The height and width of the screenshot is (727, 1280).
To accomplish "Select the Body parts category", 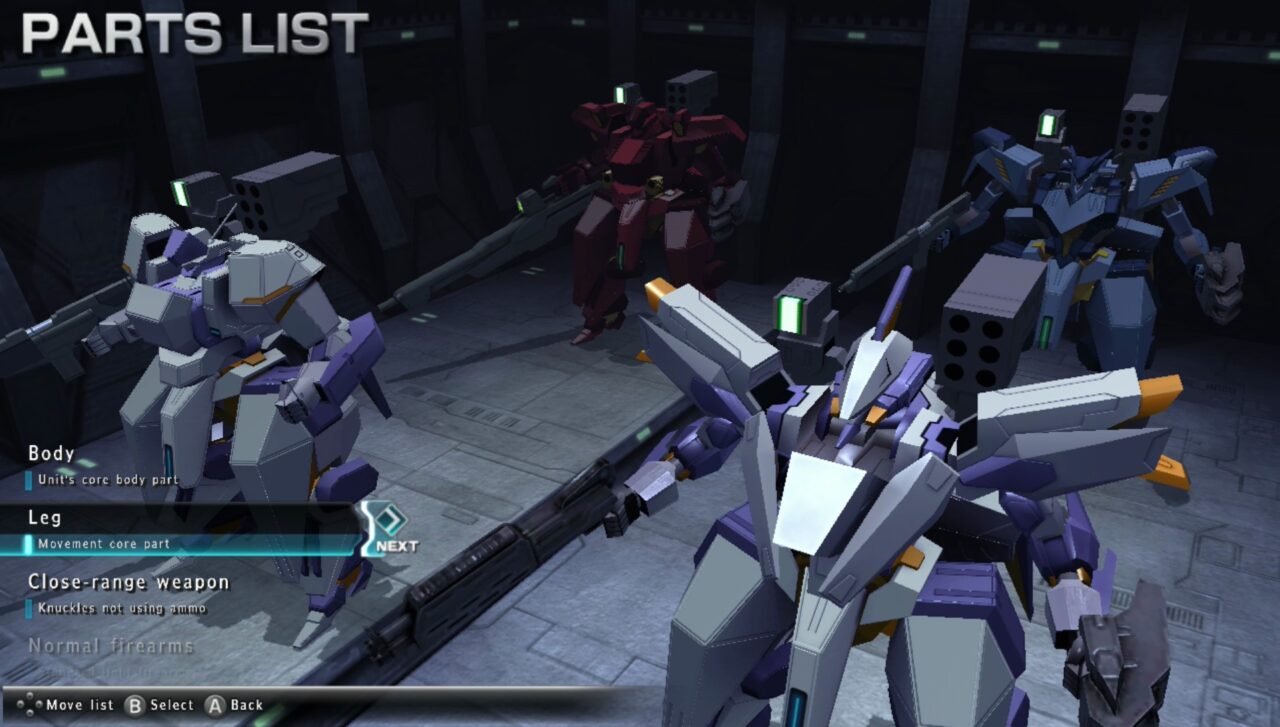I will [x=50, y=454].
